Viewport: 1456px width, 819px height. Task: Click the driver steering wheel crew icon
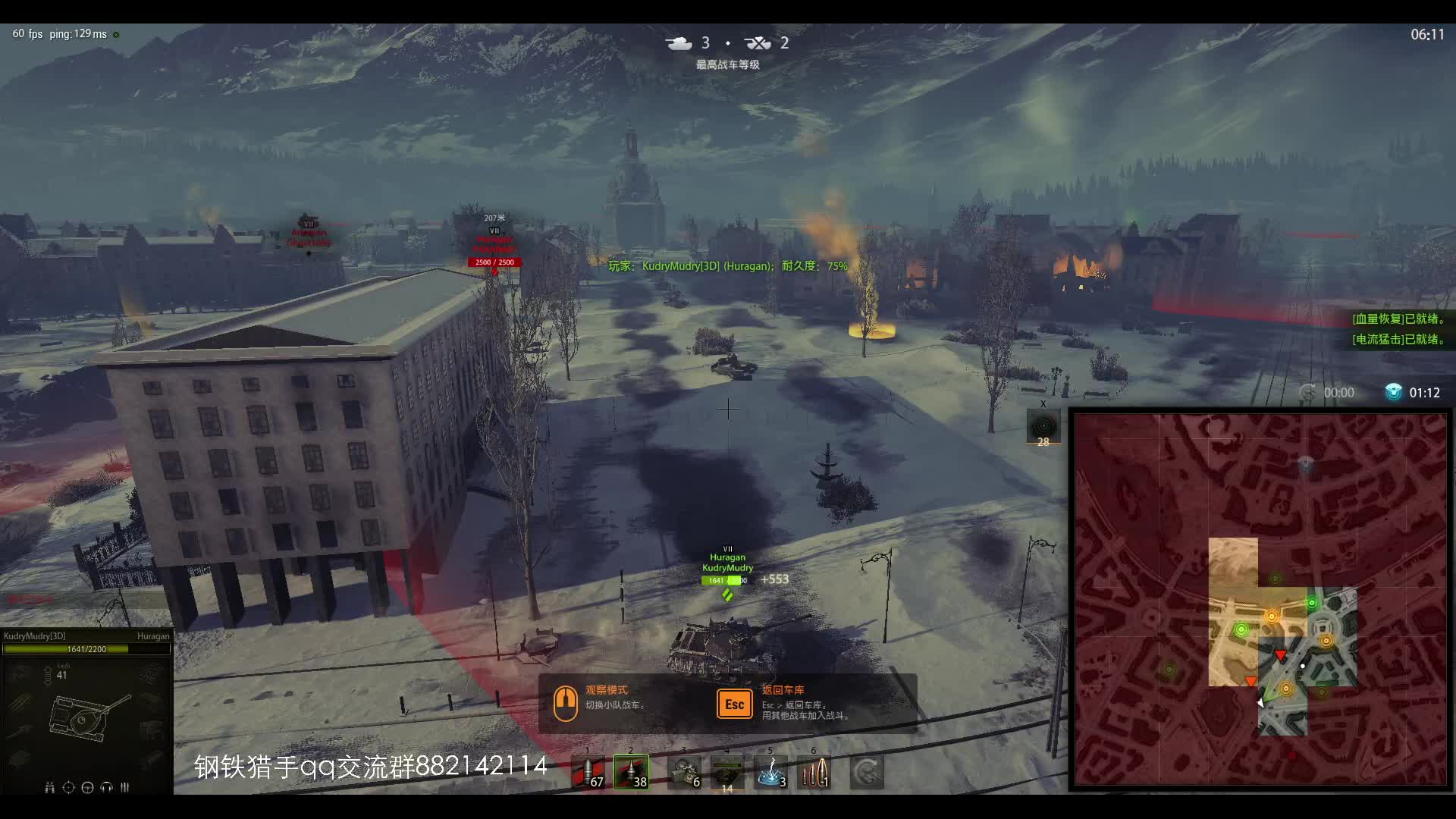[x=87, y=788]
